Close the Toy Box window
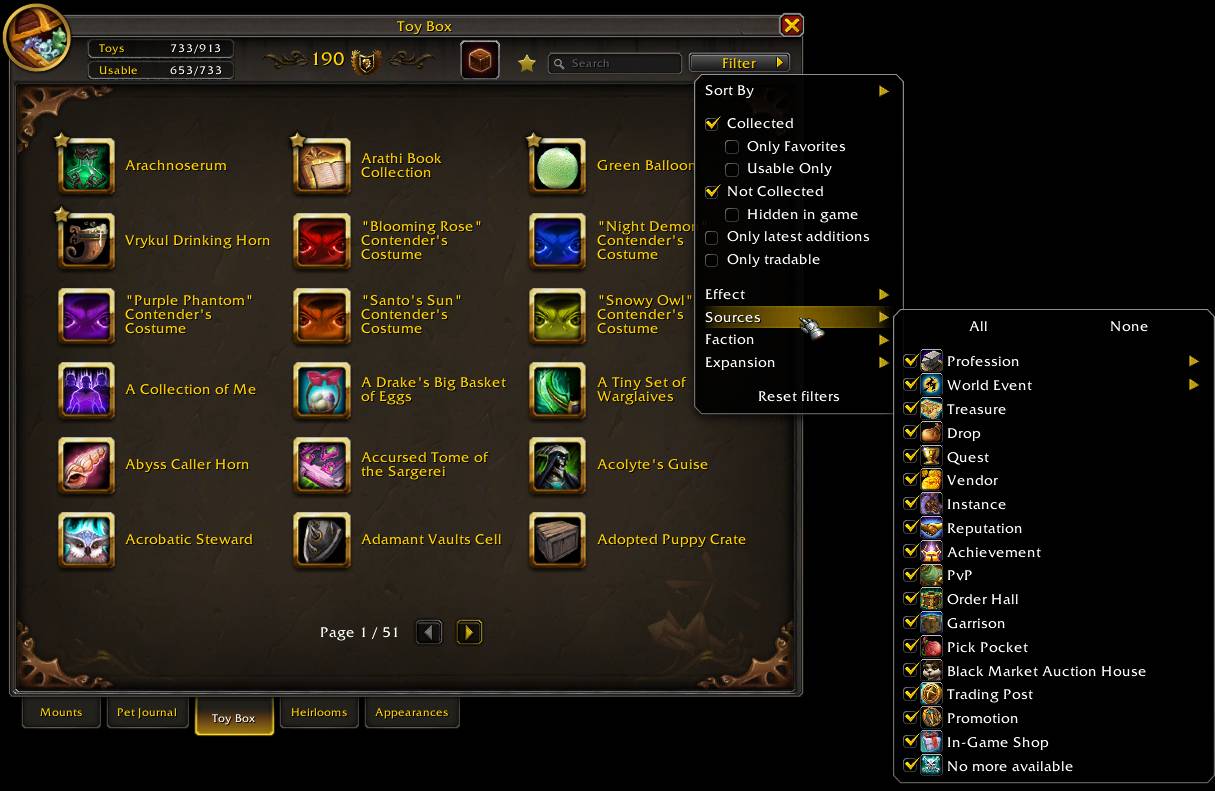This screenshot has width=1215, height=791. [791, 25]
